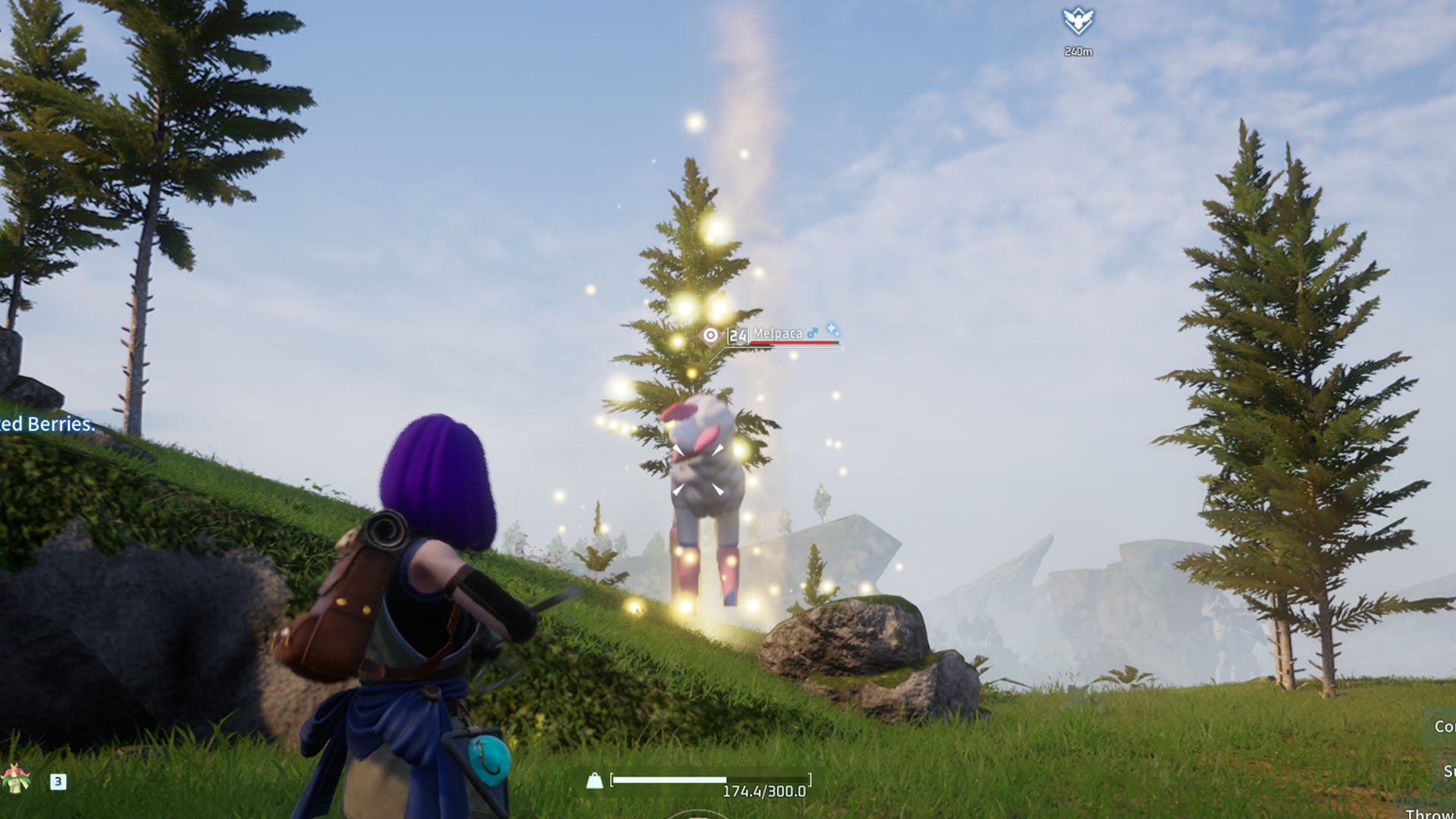Click the weight scale icon beside the capacity bar
The image size is (1456, 819).
point(596,779)
